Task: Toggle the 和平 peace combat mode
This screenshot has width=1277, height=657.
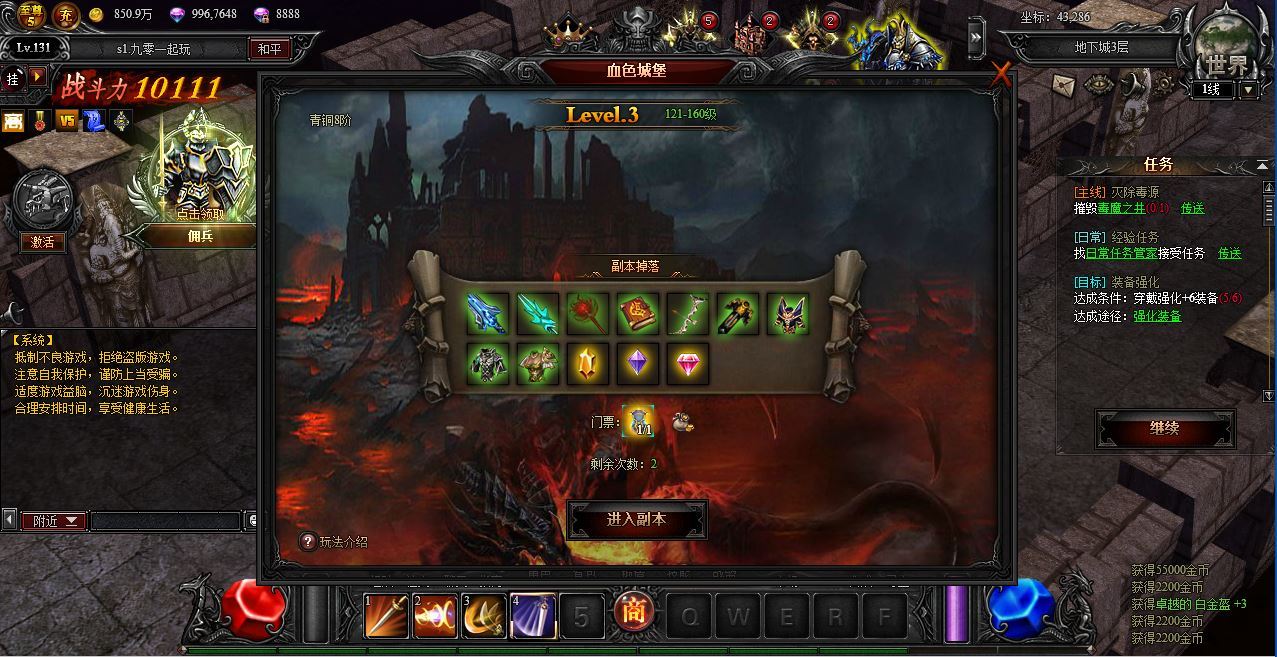Action: (269, 49)
